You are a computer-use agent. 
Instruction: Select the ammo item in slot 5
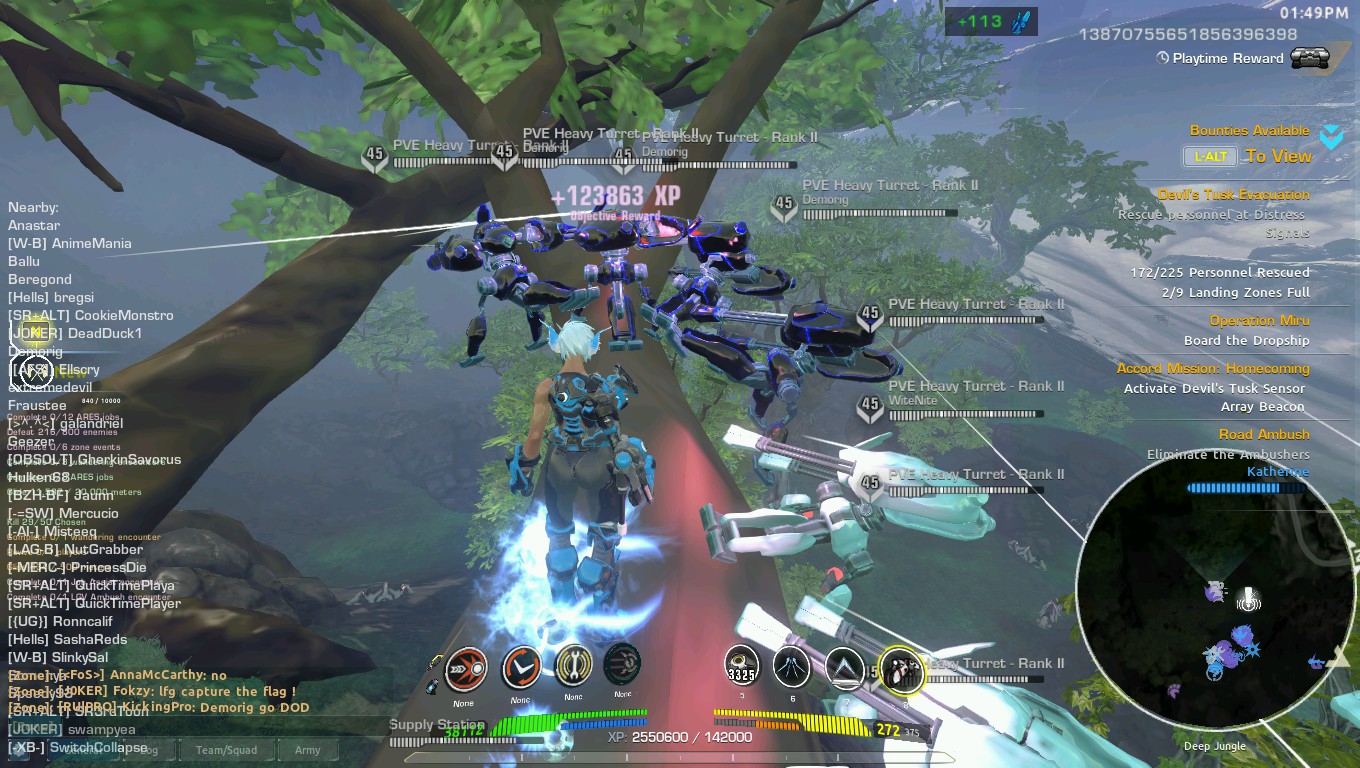pyautogui.click(x=741, y=665)
